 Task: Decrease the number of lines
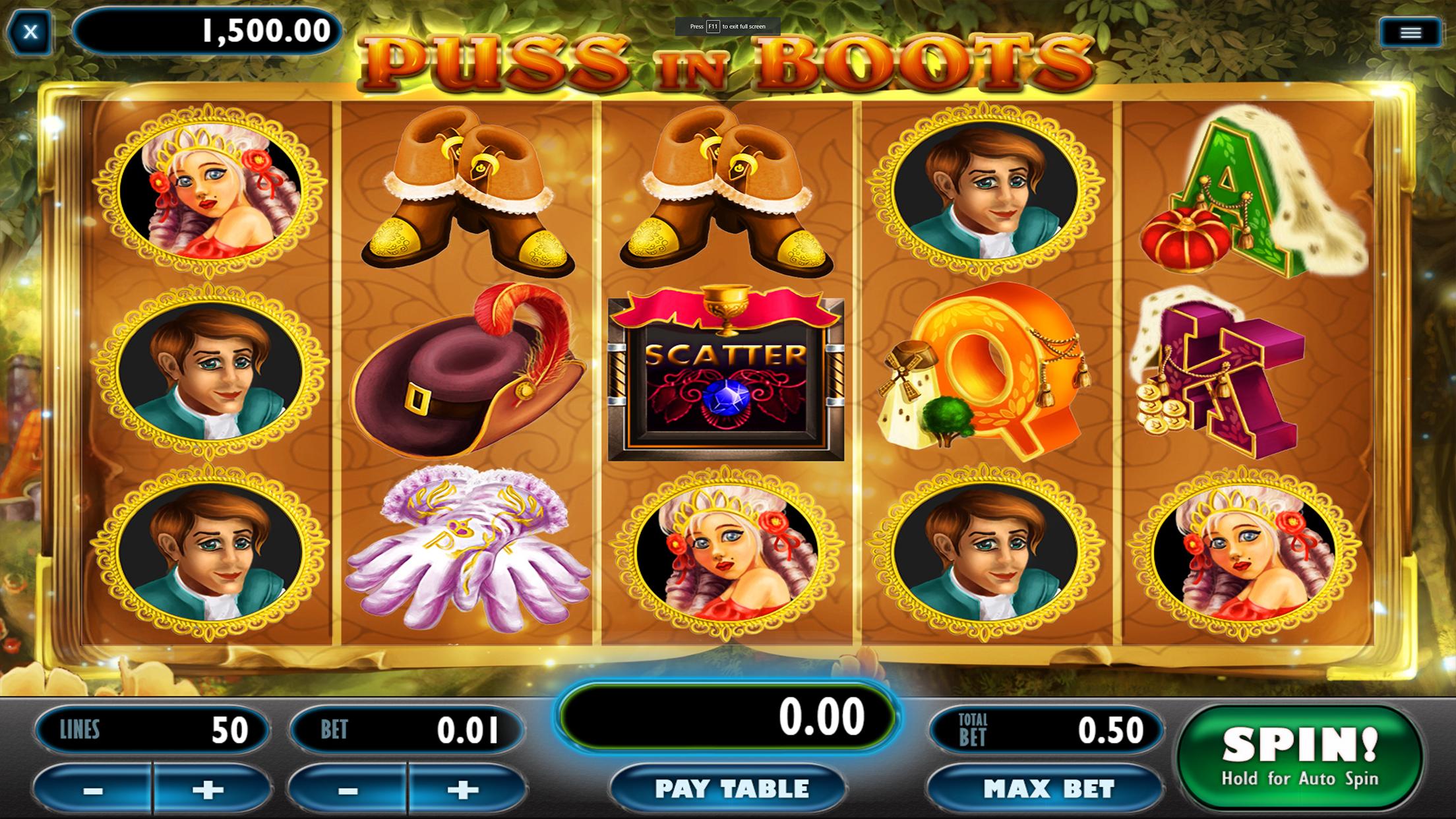point(93,790)
